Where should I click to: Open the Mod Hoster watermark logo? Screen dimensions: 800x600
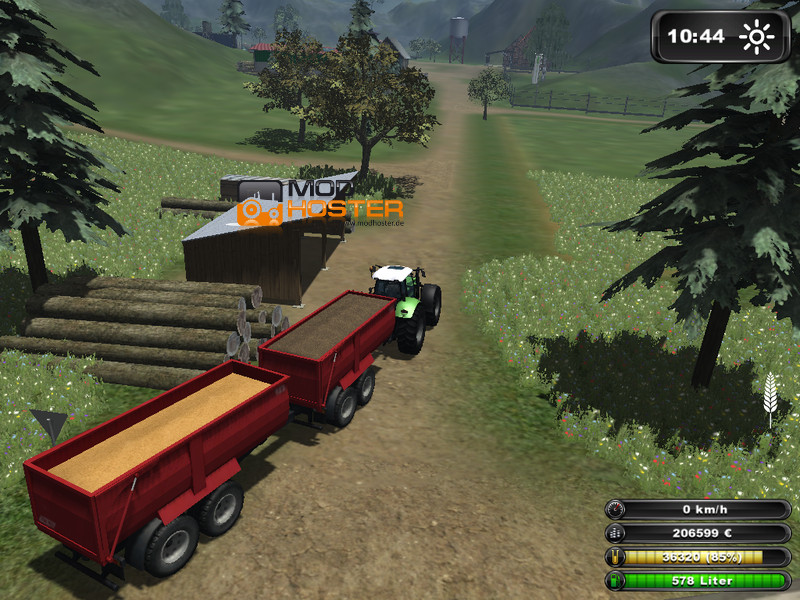[320, 201]
